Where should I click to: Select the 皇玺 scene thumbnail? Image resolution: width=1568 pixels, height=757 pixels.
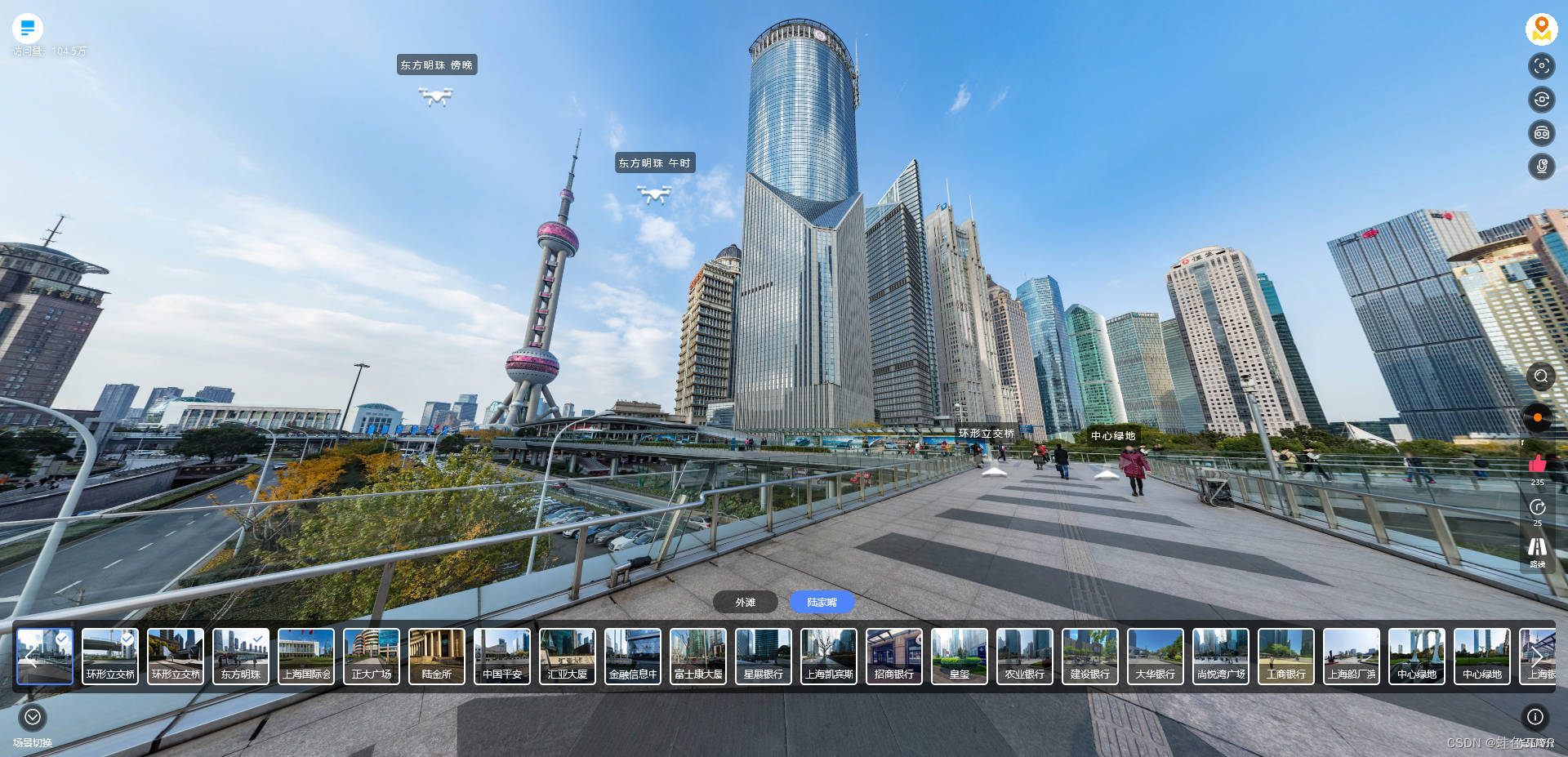click(x=960, y=656)
